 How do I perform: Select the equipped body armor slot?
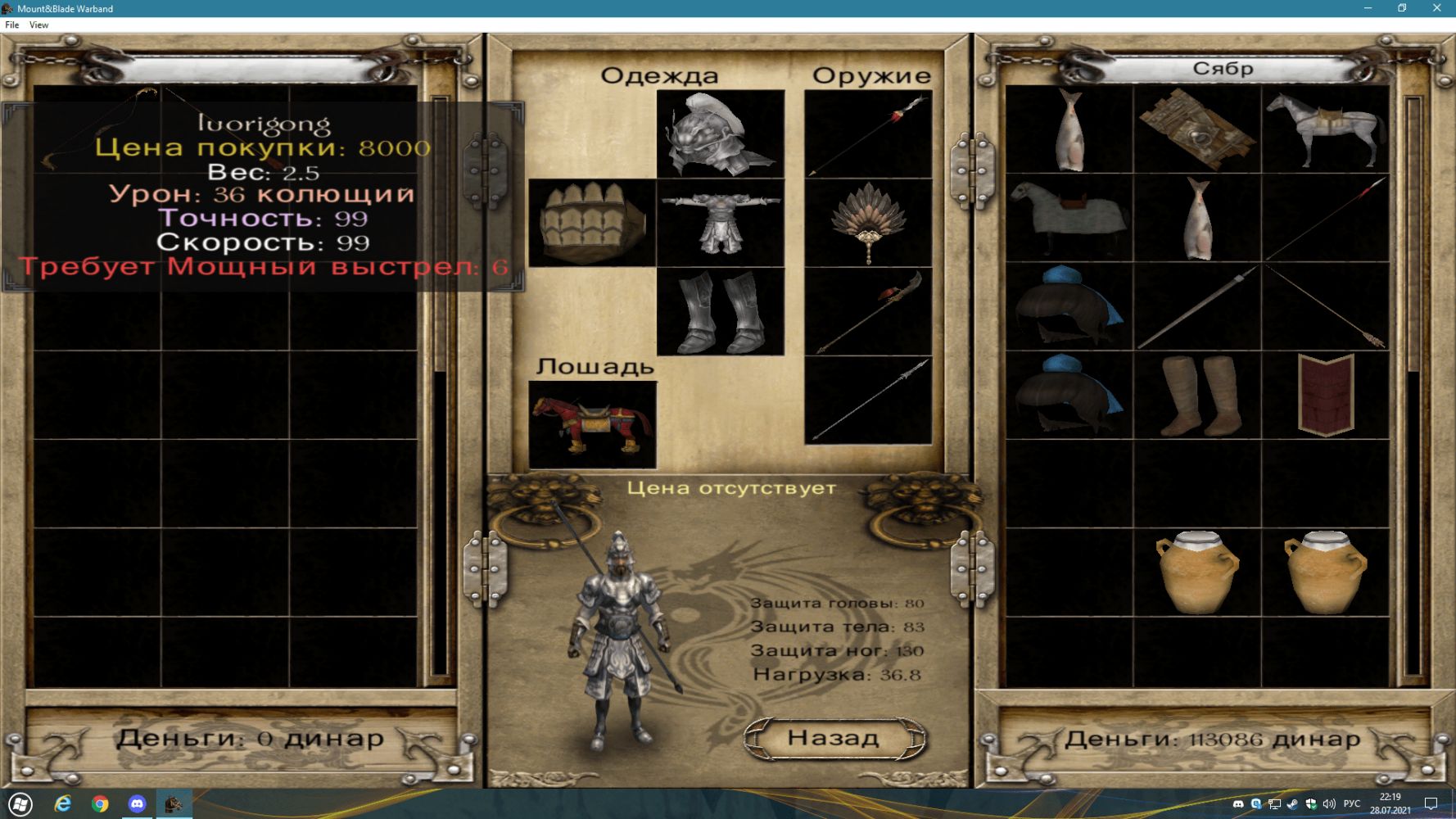click(720, 223)
